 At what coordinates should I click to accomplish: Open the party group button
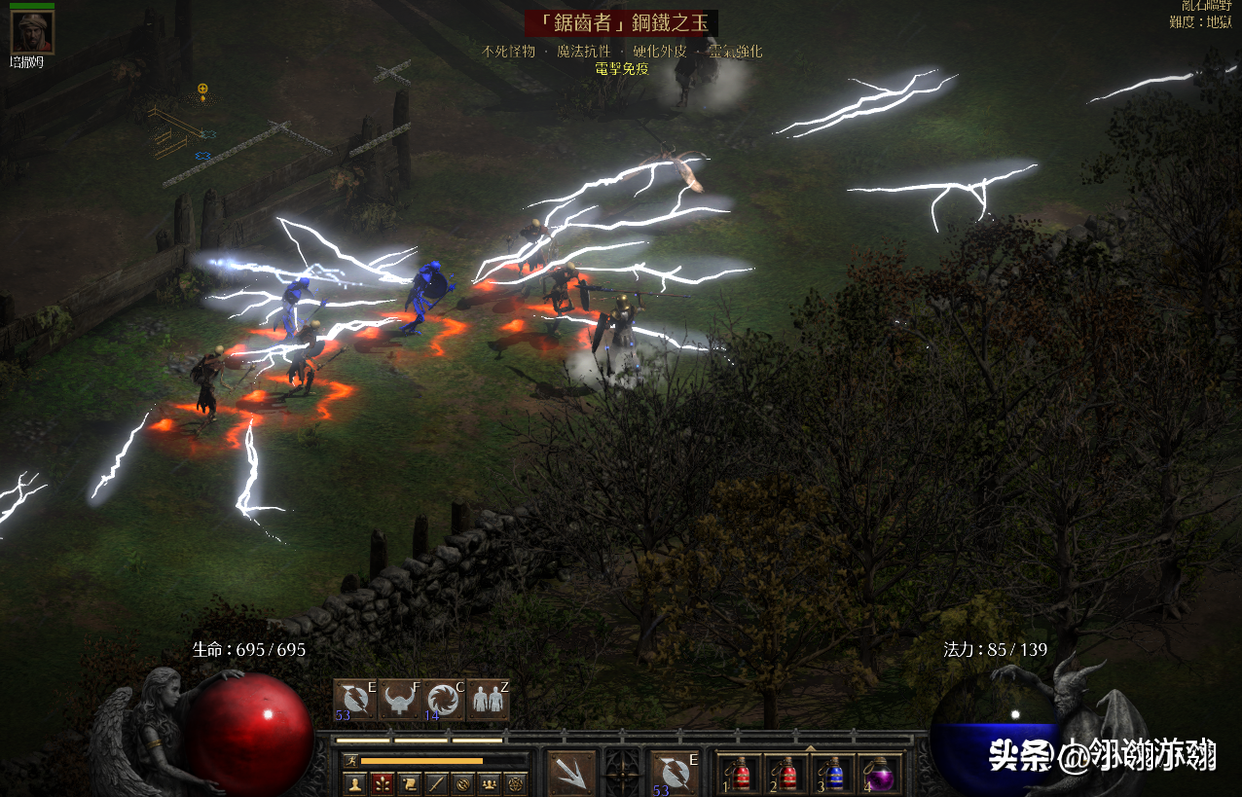(x=489, y=783)
